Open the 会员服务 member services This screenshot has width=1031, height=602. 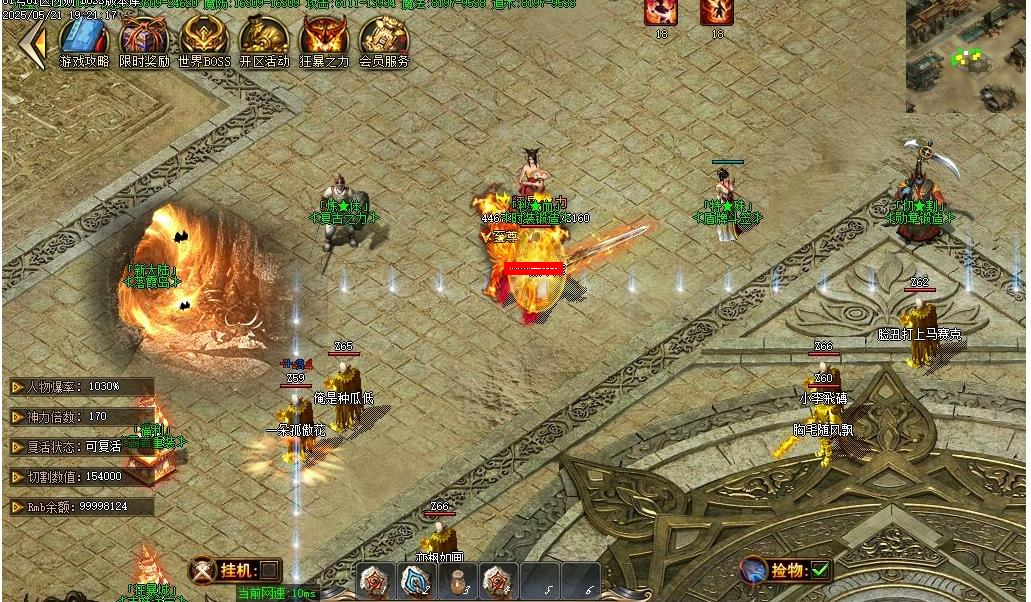click(x=384, y=40)
